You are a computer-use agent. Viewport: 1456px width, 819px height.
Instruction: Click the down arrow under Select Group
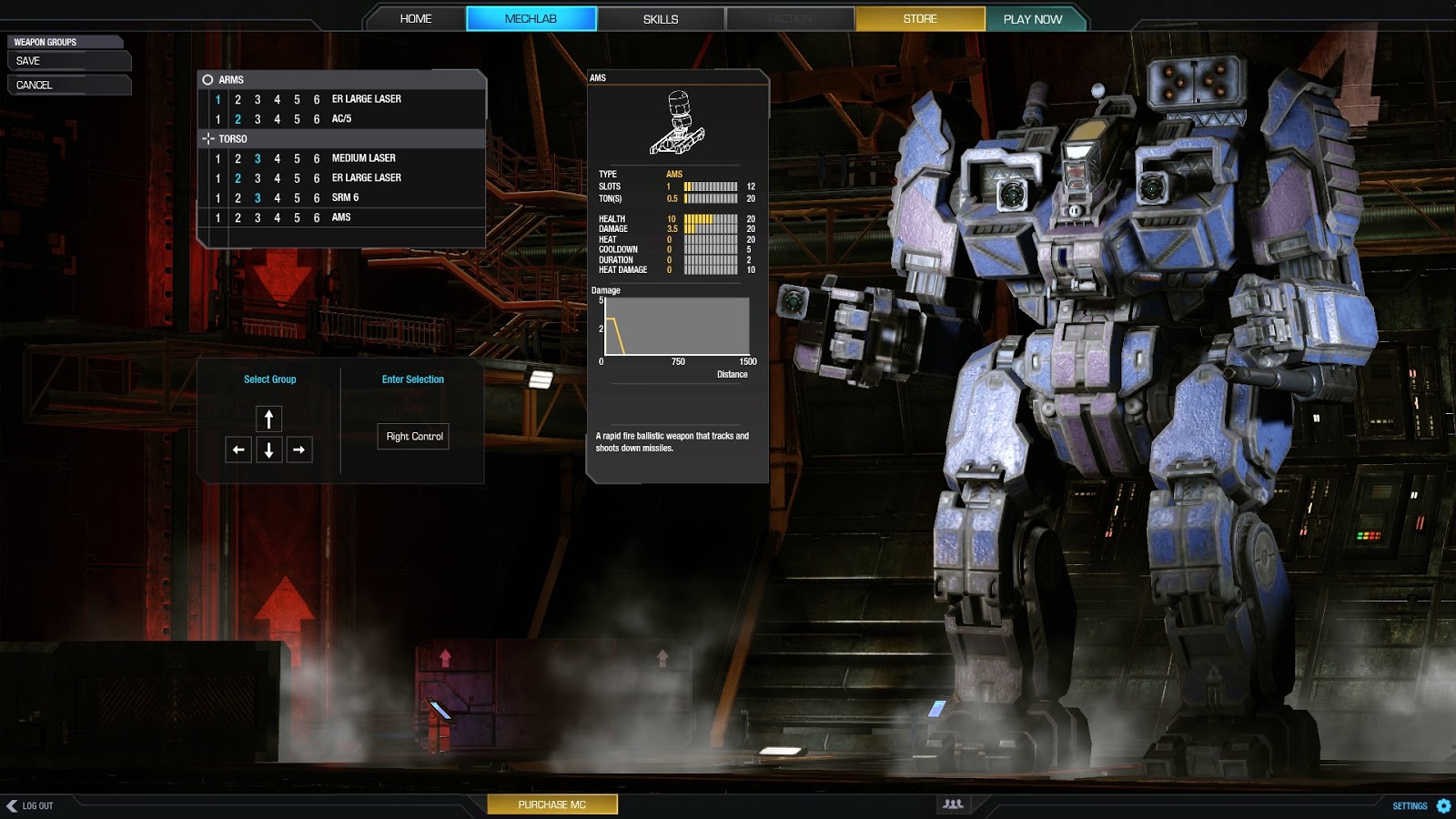(x=268, y=450)
